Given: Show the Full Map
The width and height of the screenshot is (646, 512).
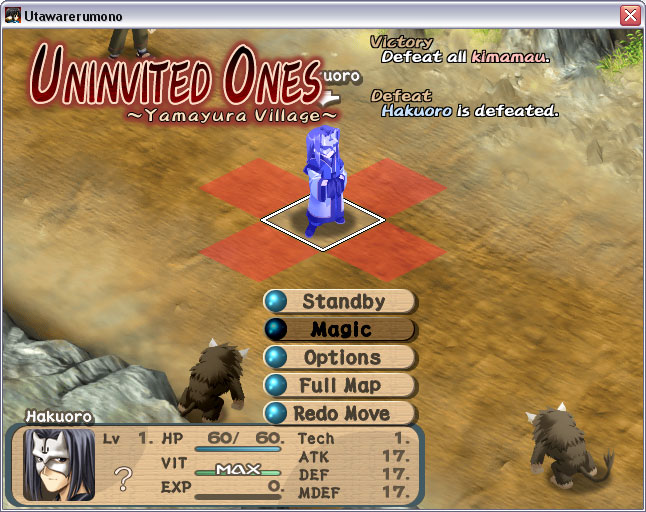Looking at the screenshot, I should [341, 385].
